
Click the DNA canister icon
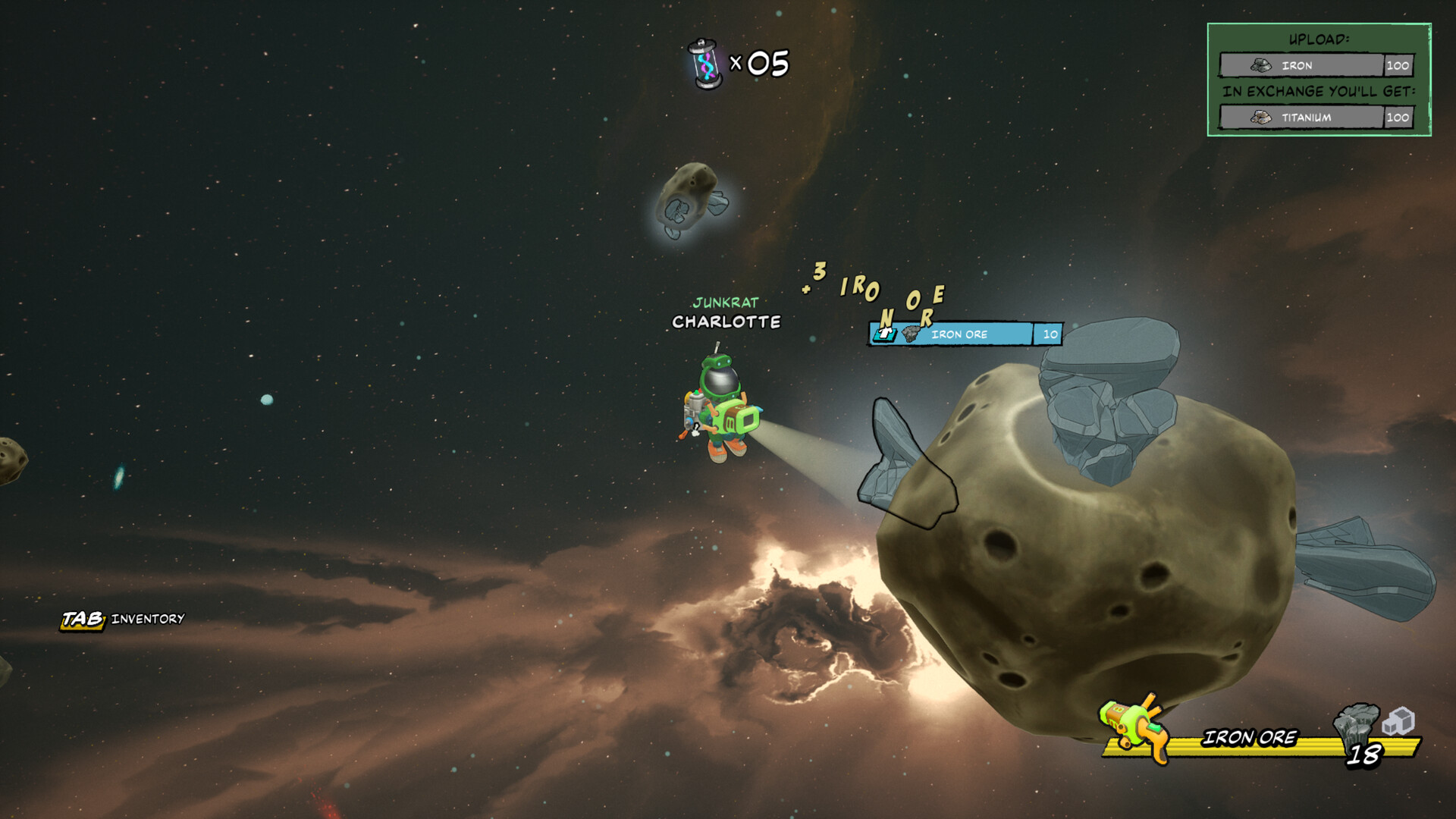click(705, 64)
